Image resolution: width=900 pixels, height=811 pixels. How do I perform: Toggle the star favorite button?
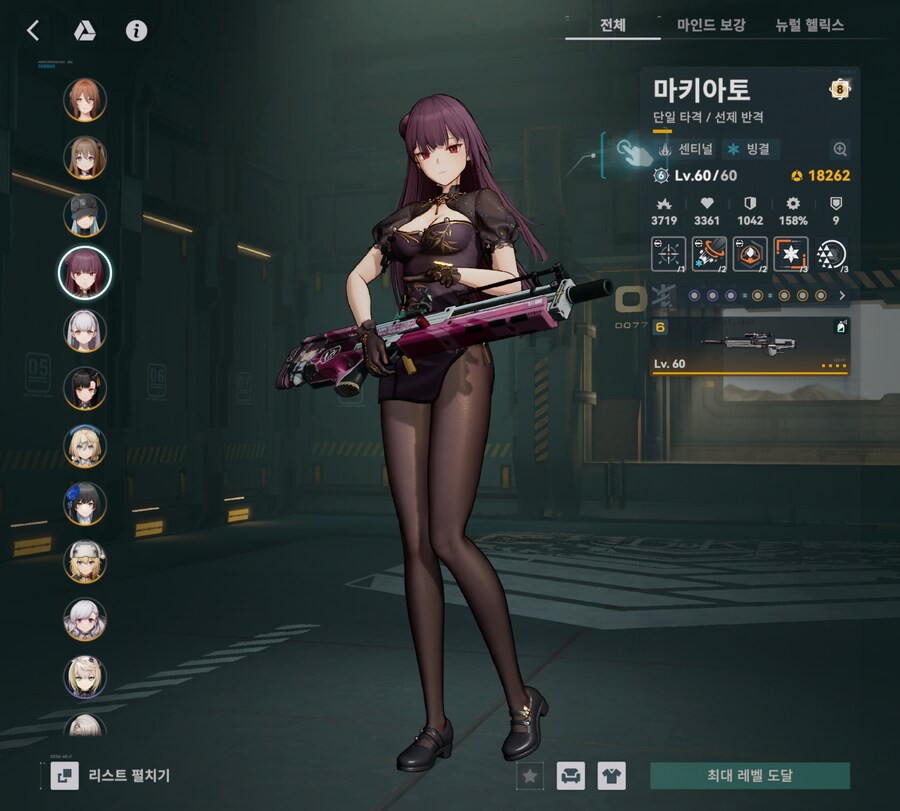click(530, 775)
